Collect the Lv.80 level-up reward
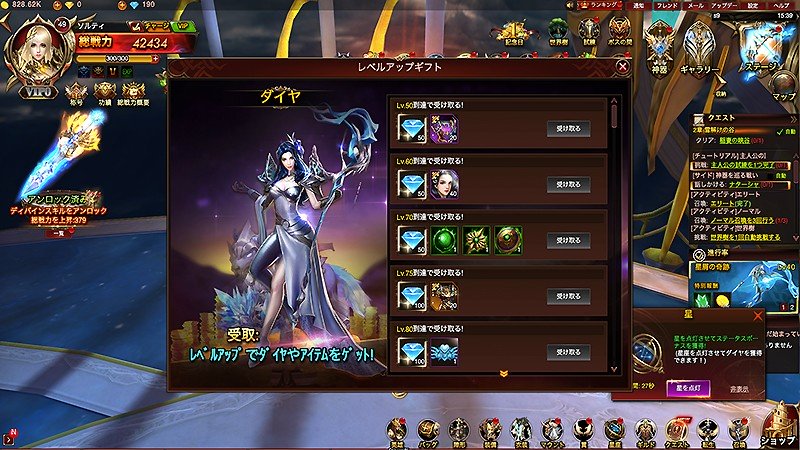The width and height of the screenshot is (800, 450). click(568, 352)
